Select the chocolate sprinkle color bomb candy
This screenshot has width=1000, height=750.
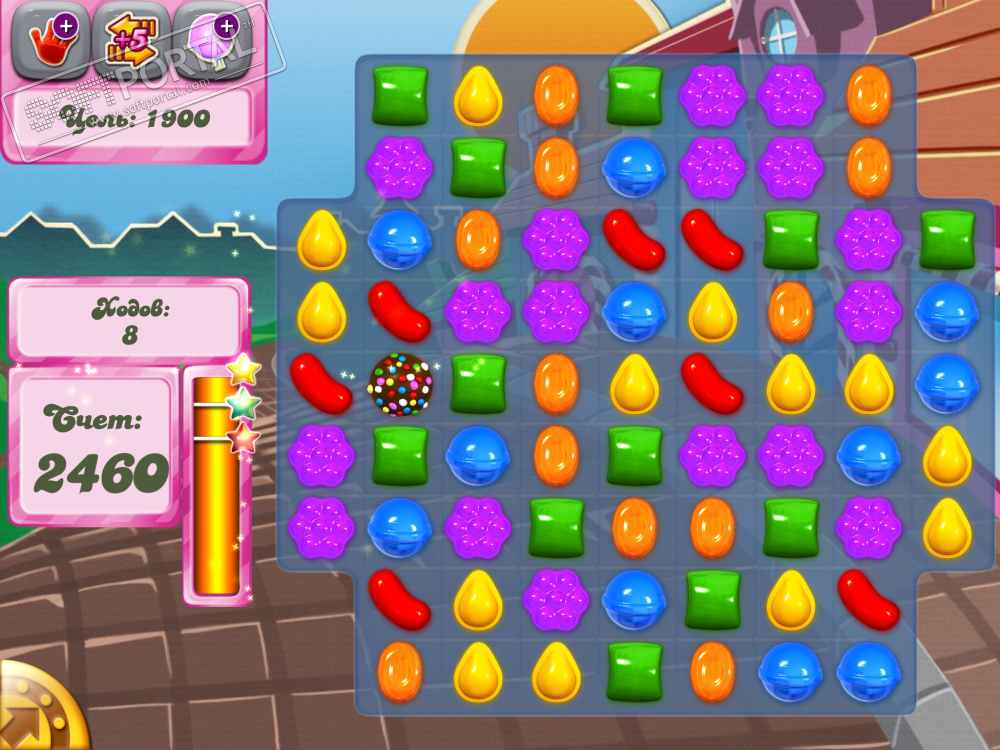tap(400, 384)
